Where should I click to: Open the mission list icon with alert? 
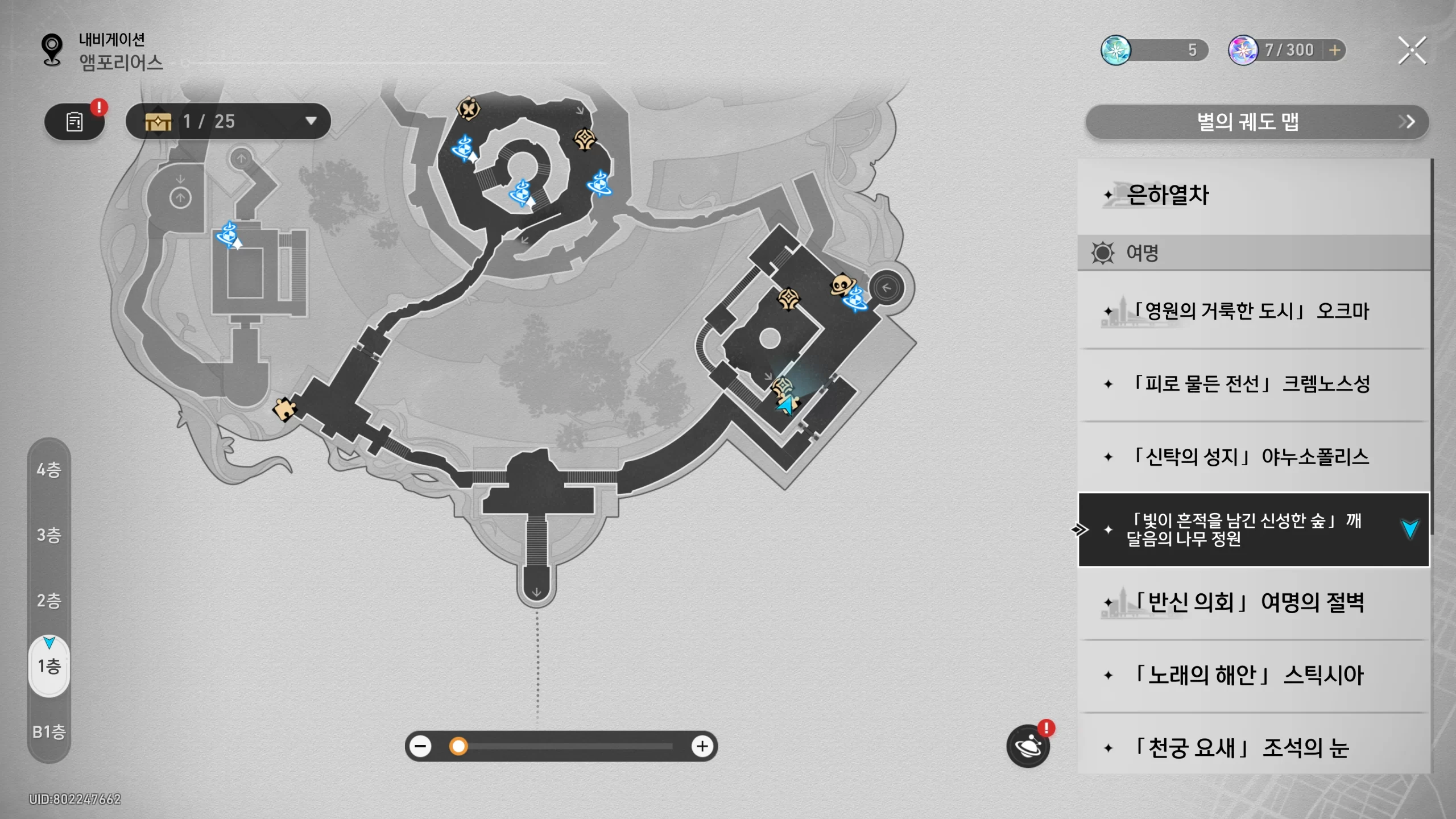click(75, 121)
